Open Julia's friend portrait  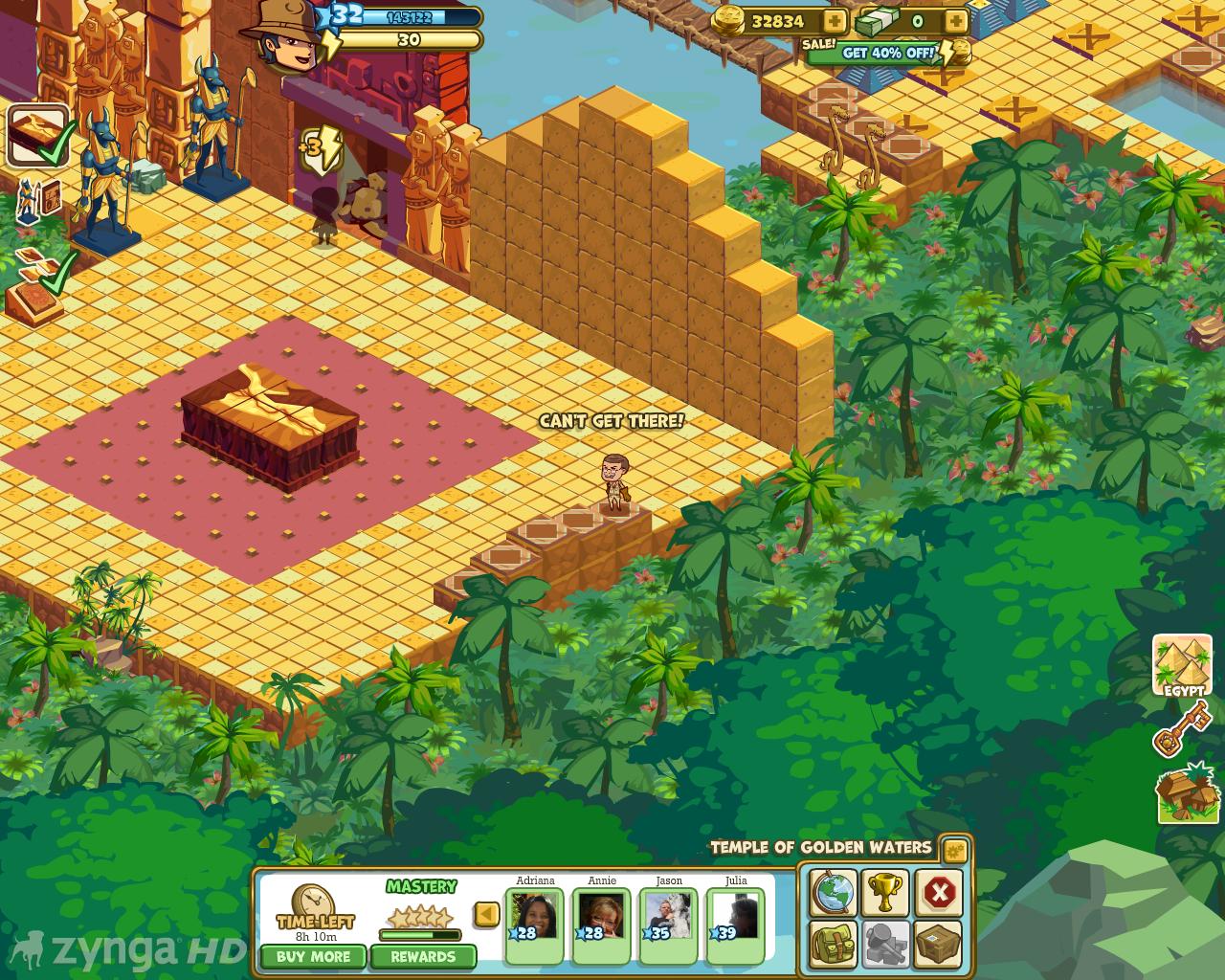coord(735,919)
